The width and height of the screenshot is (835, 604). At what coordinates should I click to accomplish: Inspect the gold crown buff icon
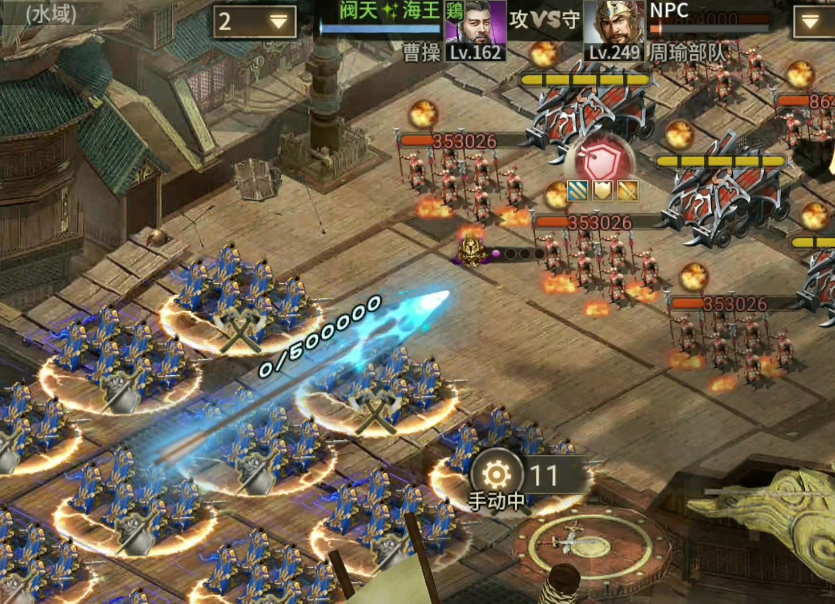602,190
